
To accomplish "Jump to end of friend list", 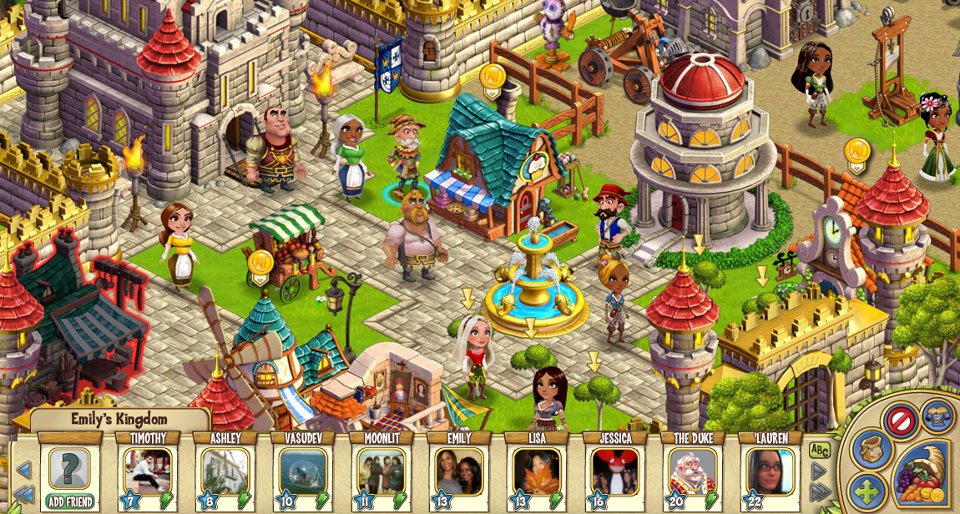I will click(x=820, y=492).
